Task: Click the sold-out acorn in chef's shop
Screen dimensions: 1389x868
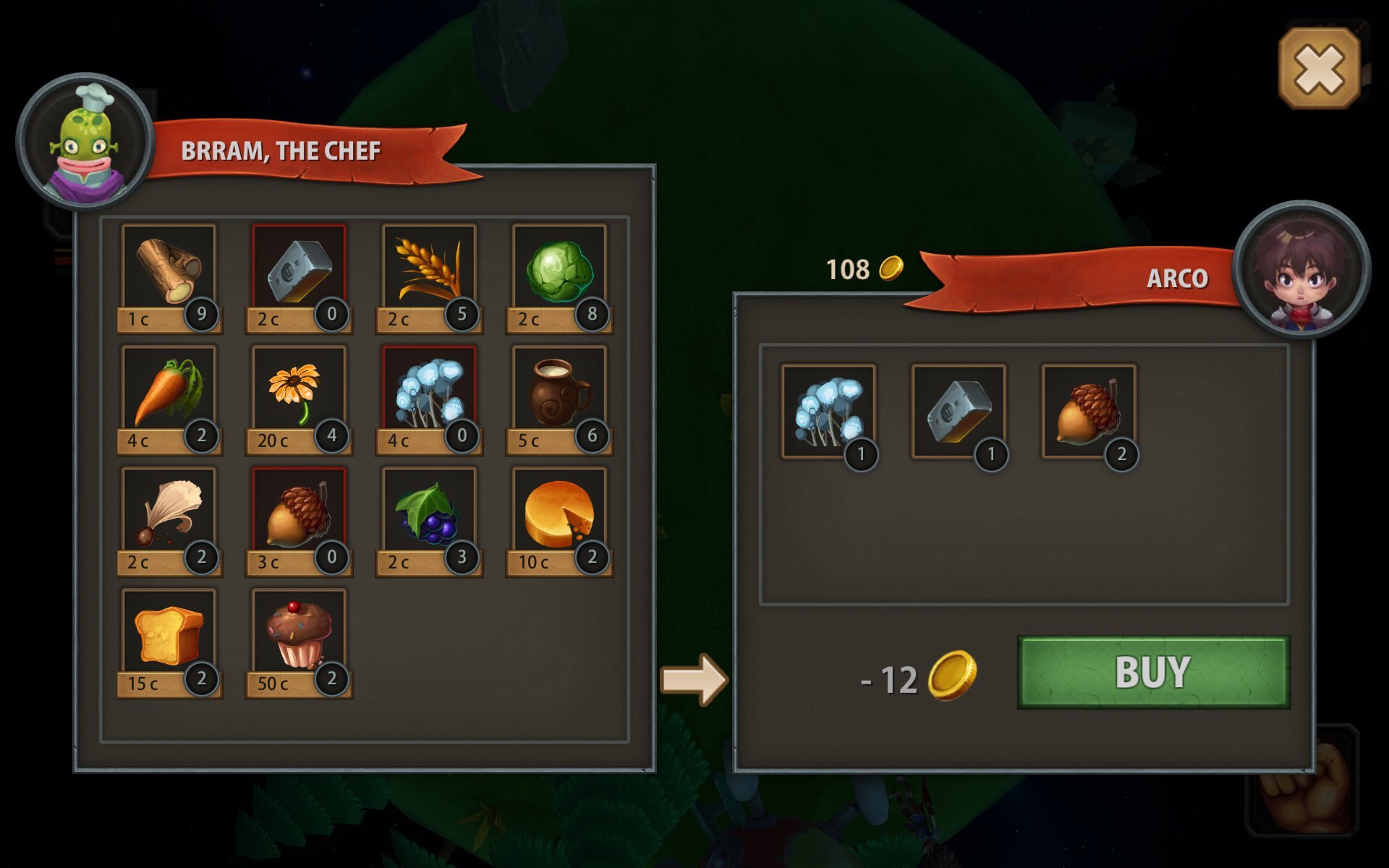Action: (x=299, y=513)
